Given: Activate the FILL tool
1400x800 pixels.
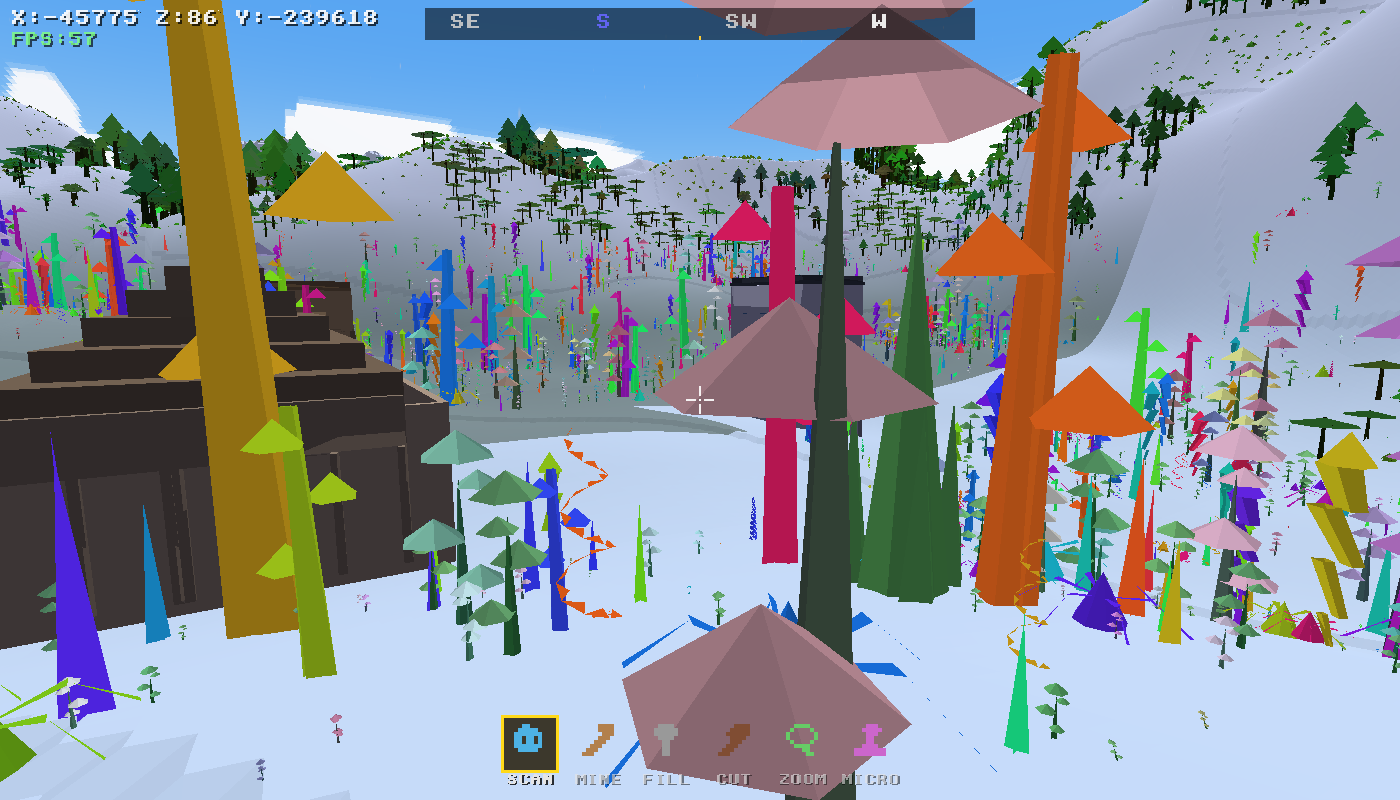Looking at the screenshot, I should click(x=666, y=741).
